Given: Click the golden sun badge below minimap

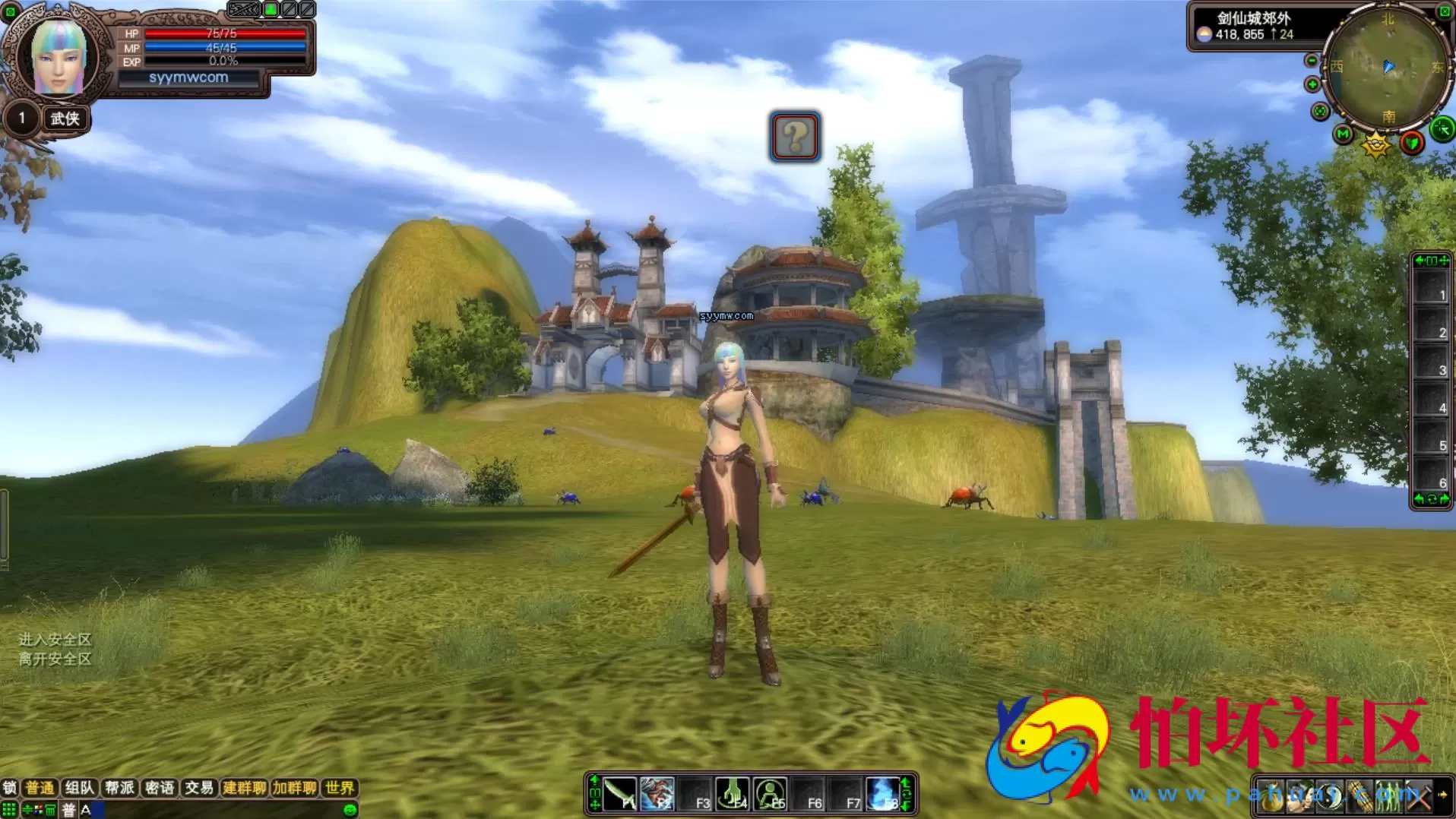Looking at the screenshot, I should [1375, 144].
